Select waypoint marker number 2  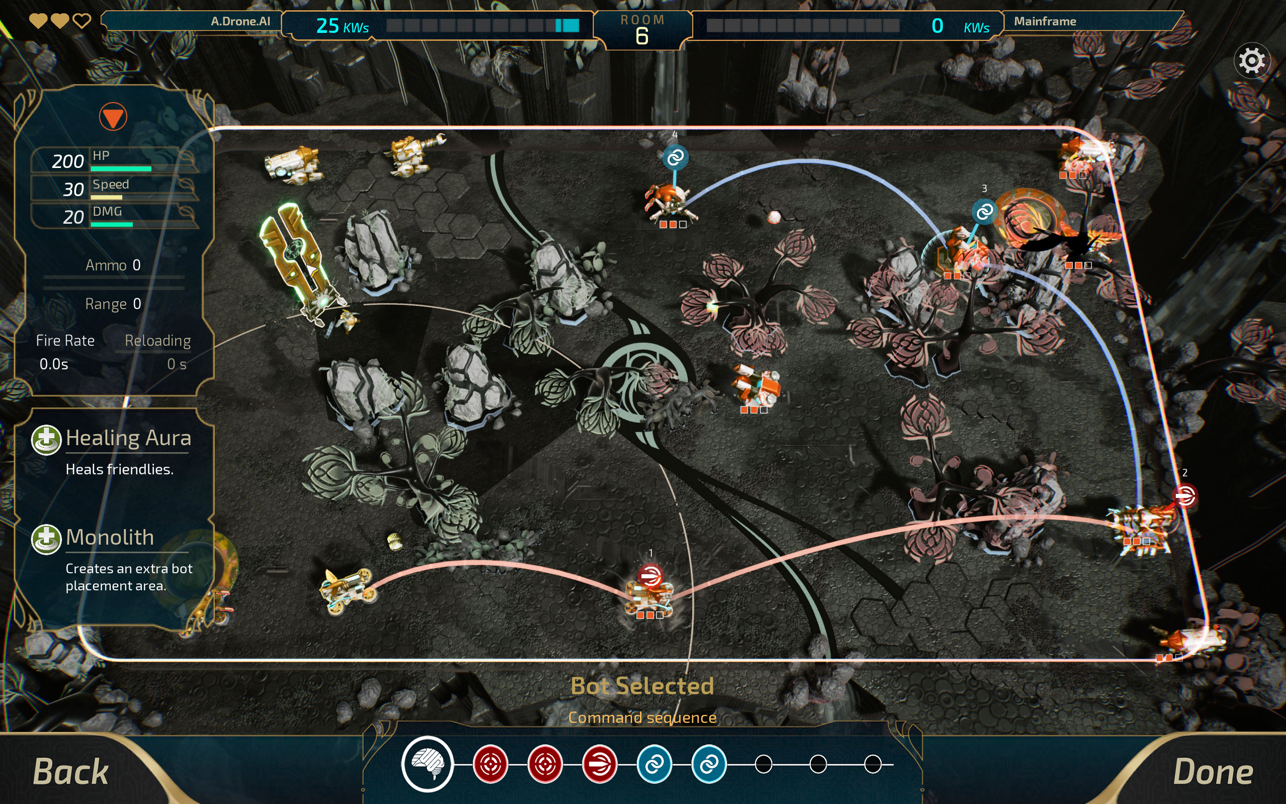(x=1185, y=495)
